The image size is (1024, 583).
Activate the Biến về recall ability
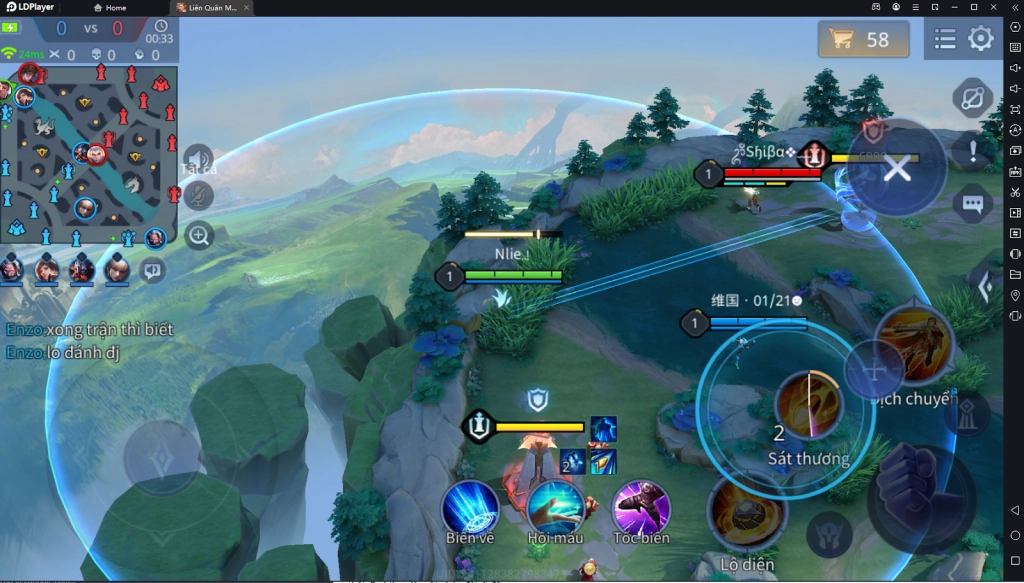471,508
